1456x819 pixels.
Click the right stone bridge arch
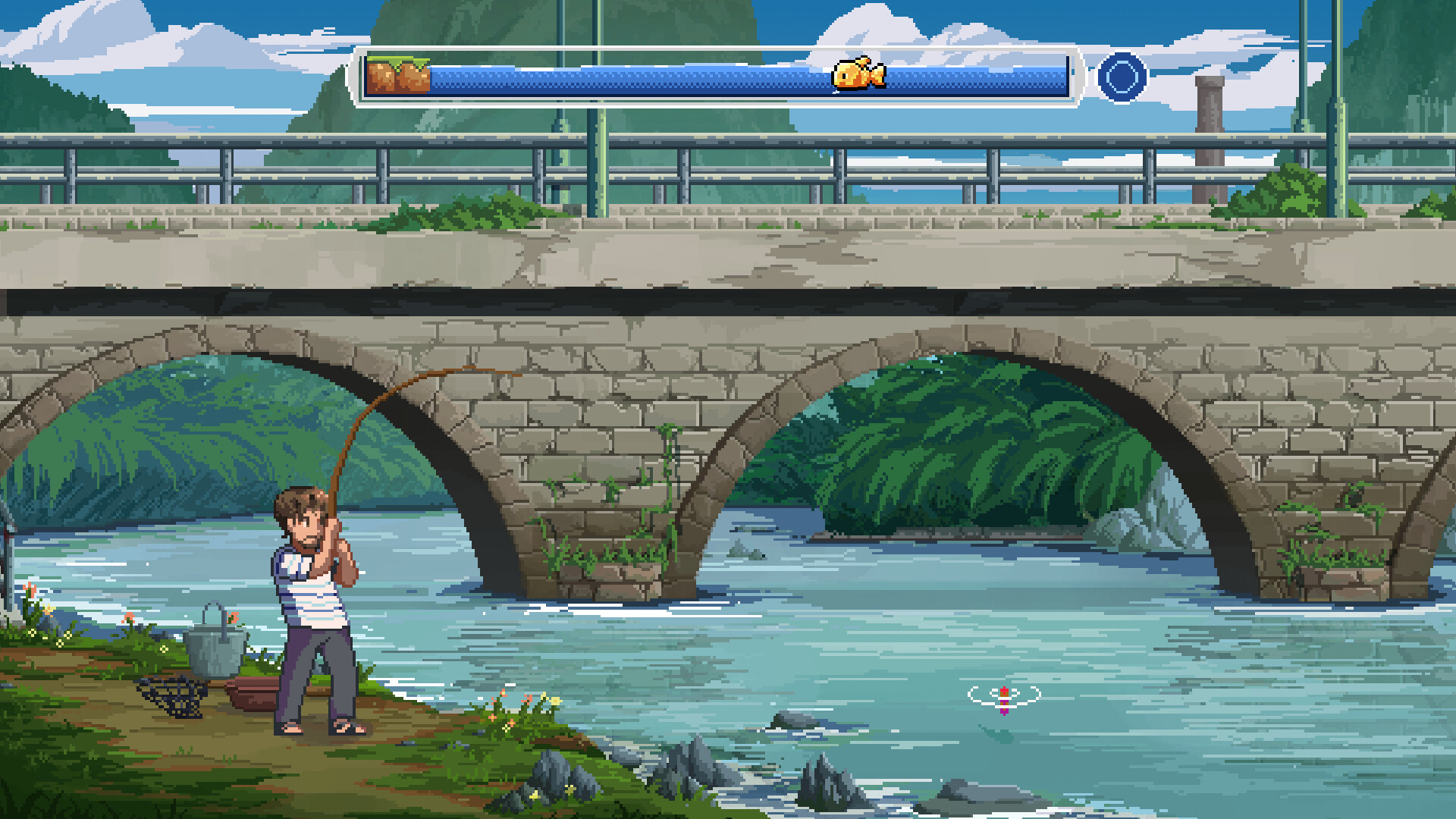pyautogui.click(x=963, y=455)
